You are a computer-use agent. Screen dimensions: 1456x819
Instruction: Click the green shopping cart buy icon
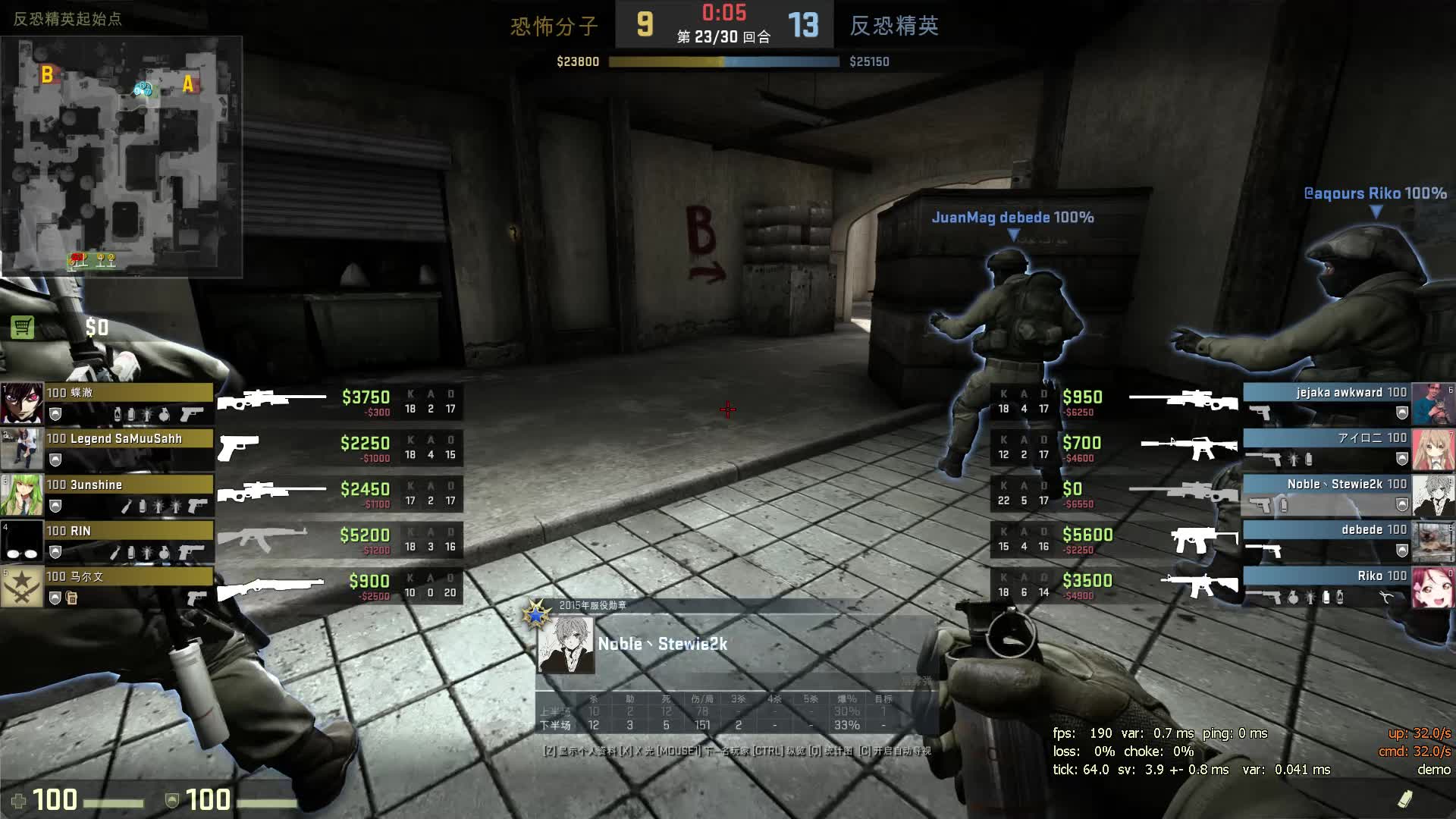[23, 328]
